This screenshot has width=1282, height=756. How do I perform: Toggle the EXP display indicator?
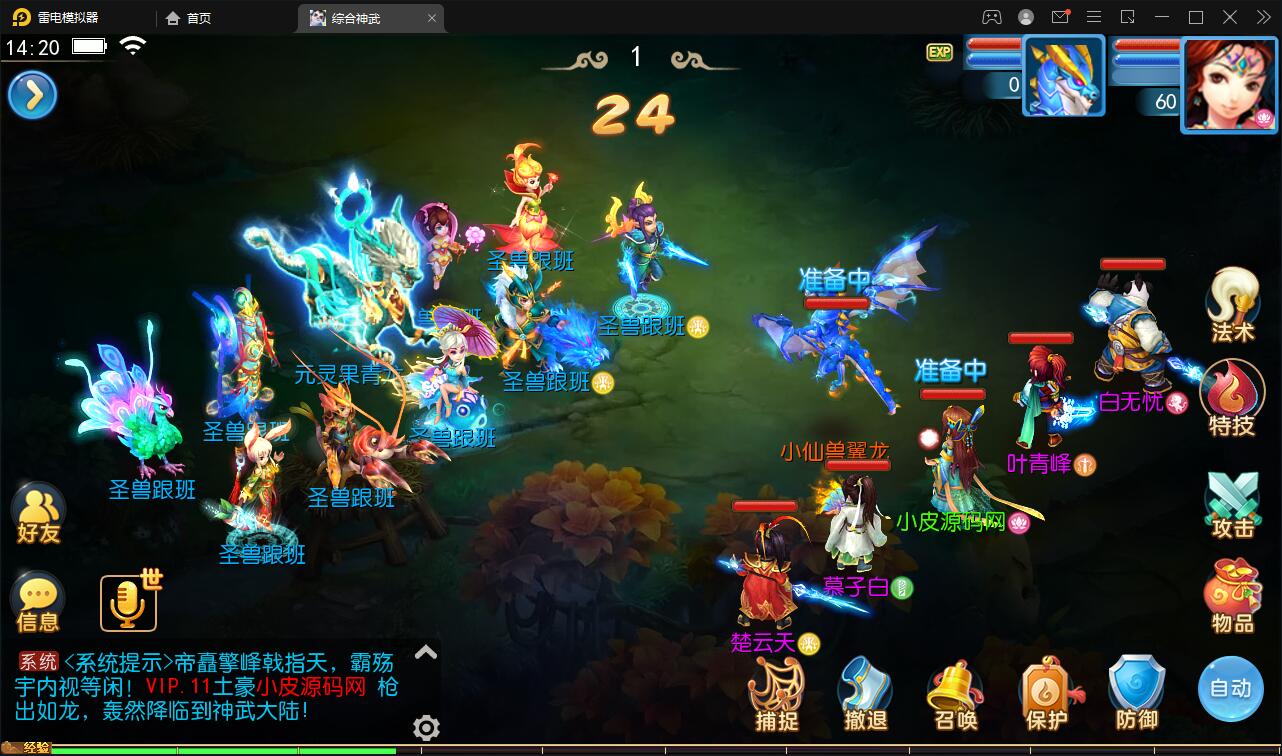click(x=938, y=52)
